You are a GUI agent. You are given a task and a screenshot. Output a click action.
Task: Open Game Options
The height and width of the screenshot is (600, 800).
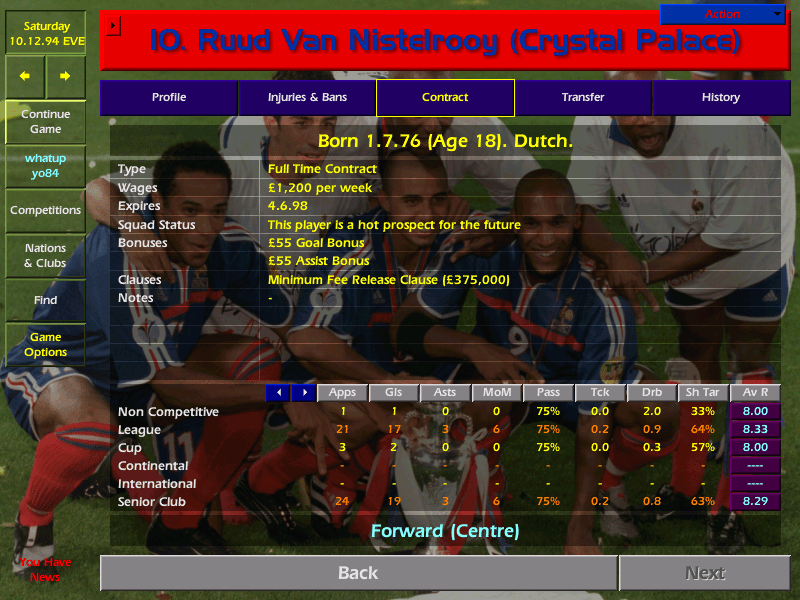click(x=45, y=345)
